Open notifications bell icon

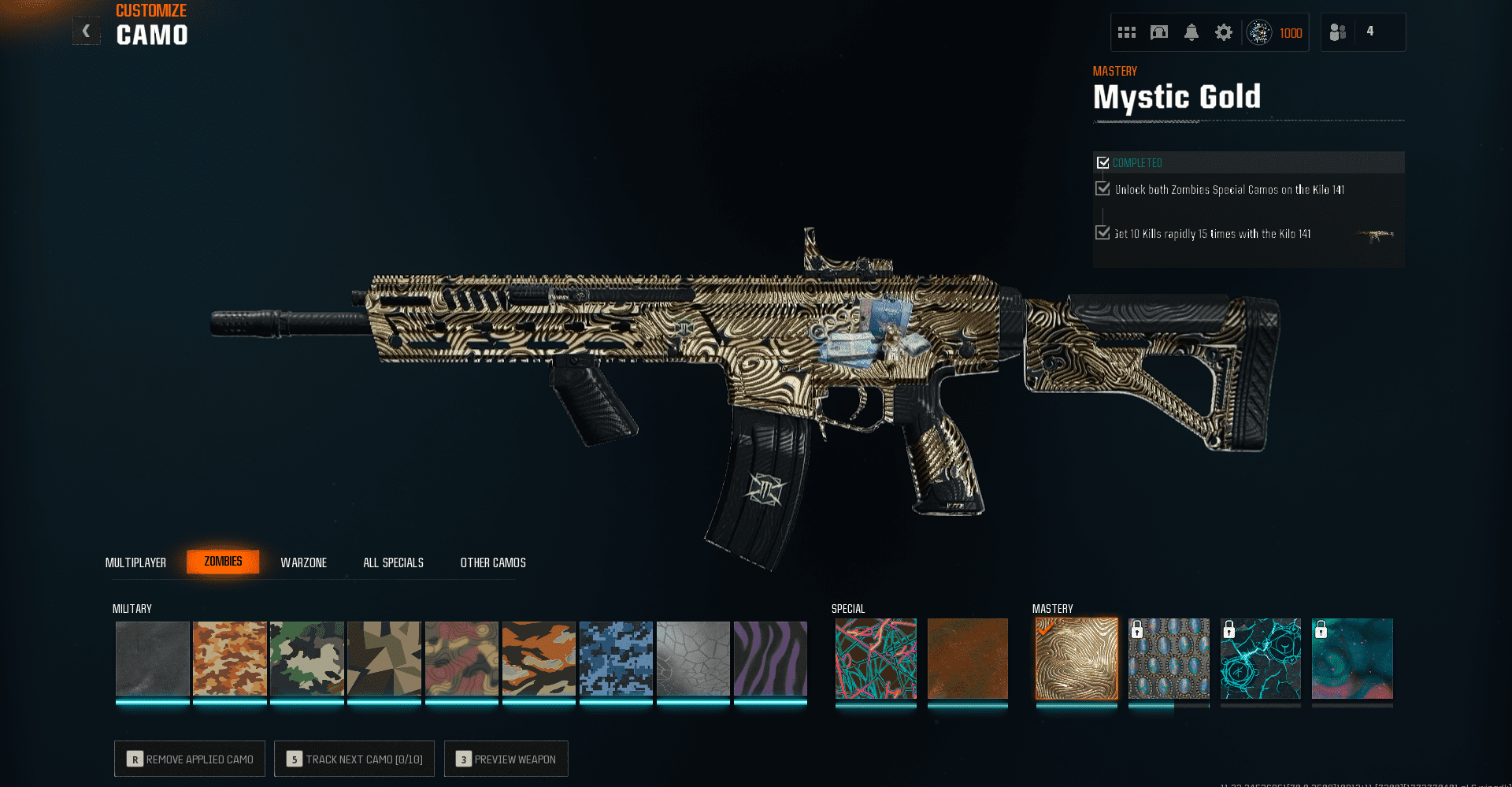1191,32
